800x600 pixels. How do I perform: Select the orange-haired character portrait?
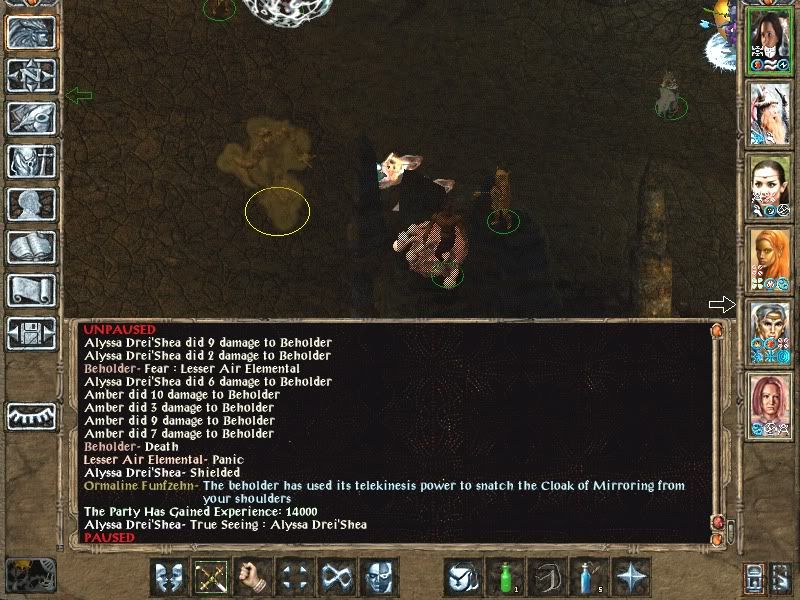point(769,257)
